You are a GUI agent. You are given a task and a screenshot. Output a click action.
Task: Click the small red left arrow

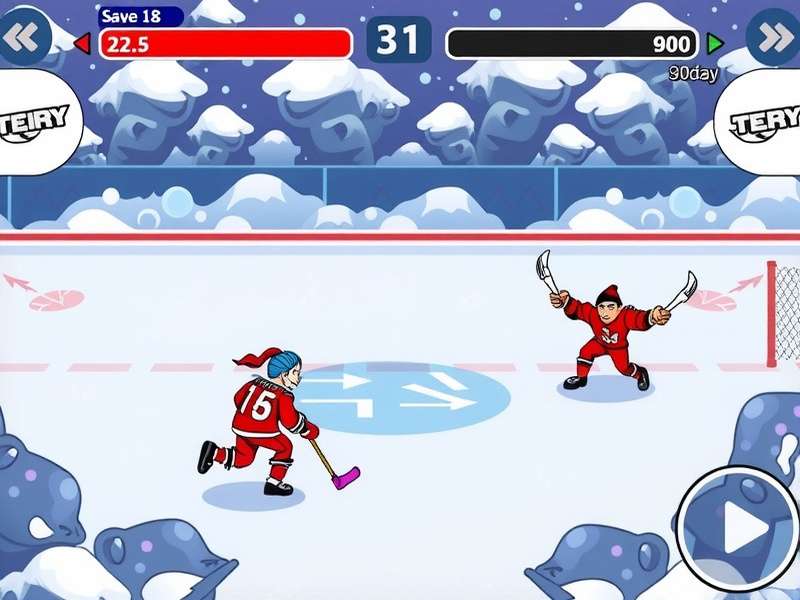click(x=82, y=43)
